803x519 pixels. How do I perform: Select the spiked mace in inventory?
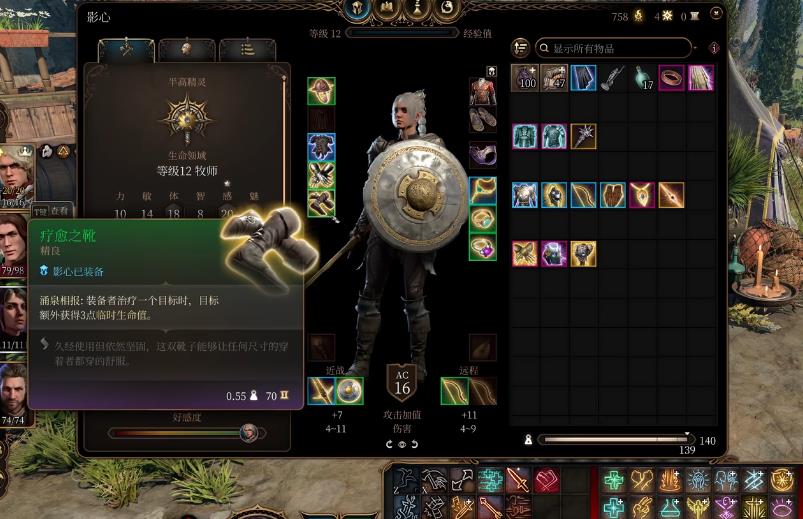(x=584, y=136)
